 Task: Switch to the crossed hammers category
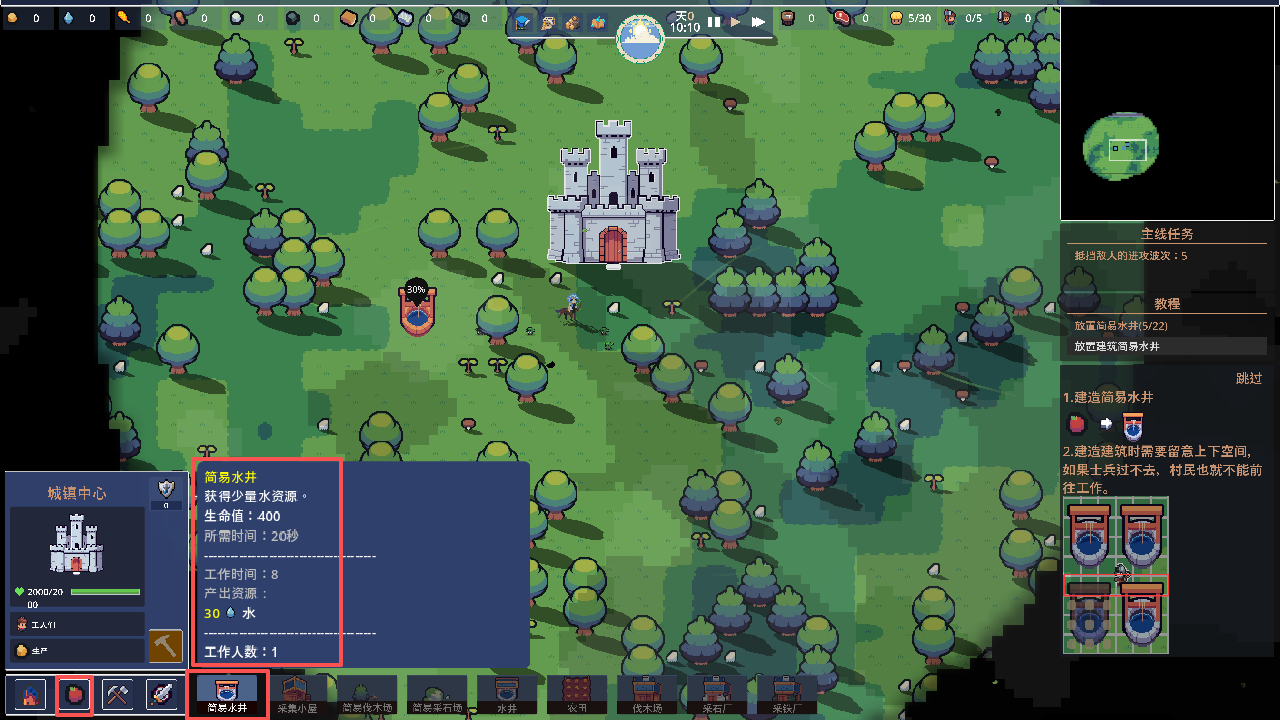coord(118,694)
